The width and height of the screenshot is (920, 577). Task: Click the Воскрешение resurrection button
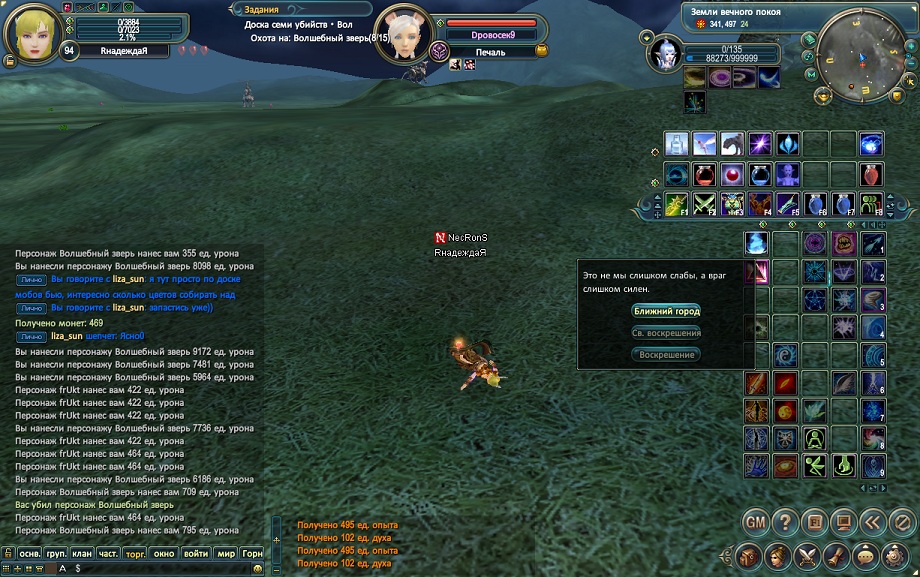(x=666, y=354)
